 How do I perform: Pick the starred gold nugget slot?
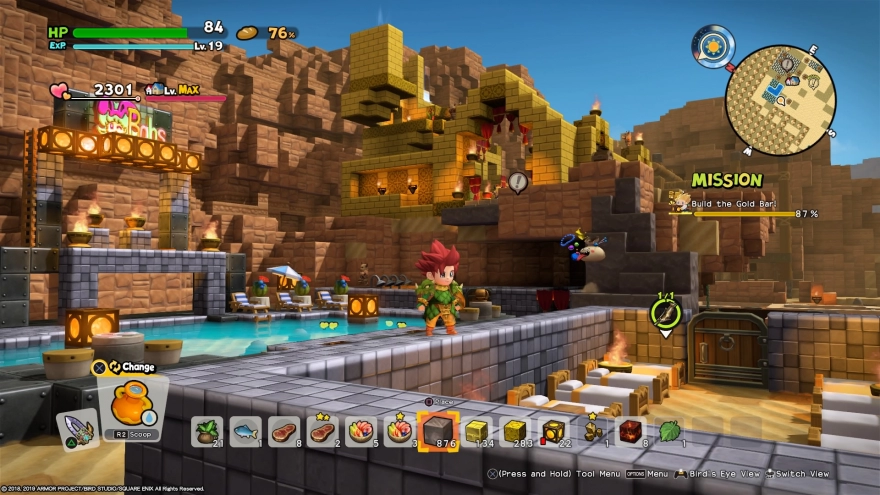tap(592, 432)
